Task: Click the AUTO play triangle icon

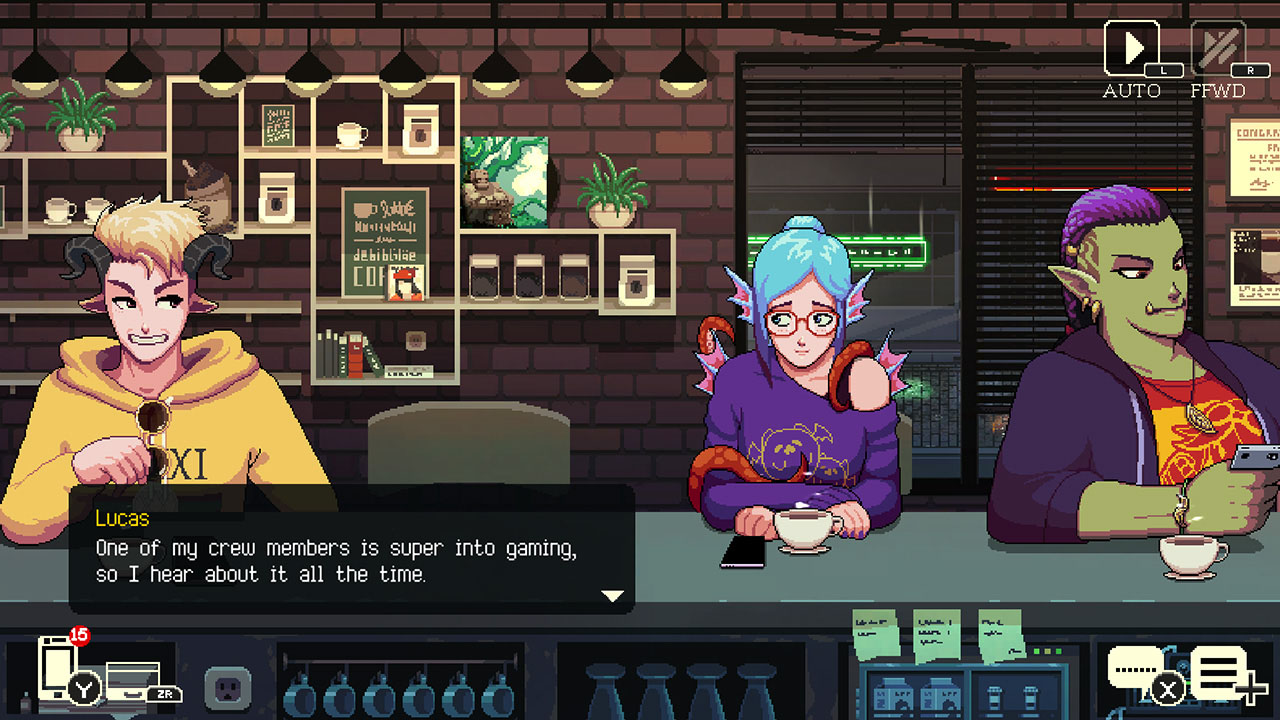Action: click(x=1130, y=48)
